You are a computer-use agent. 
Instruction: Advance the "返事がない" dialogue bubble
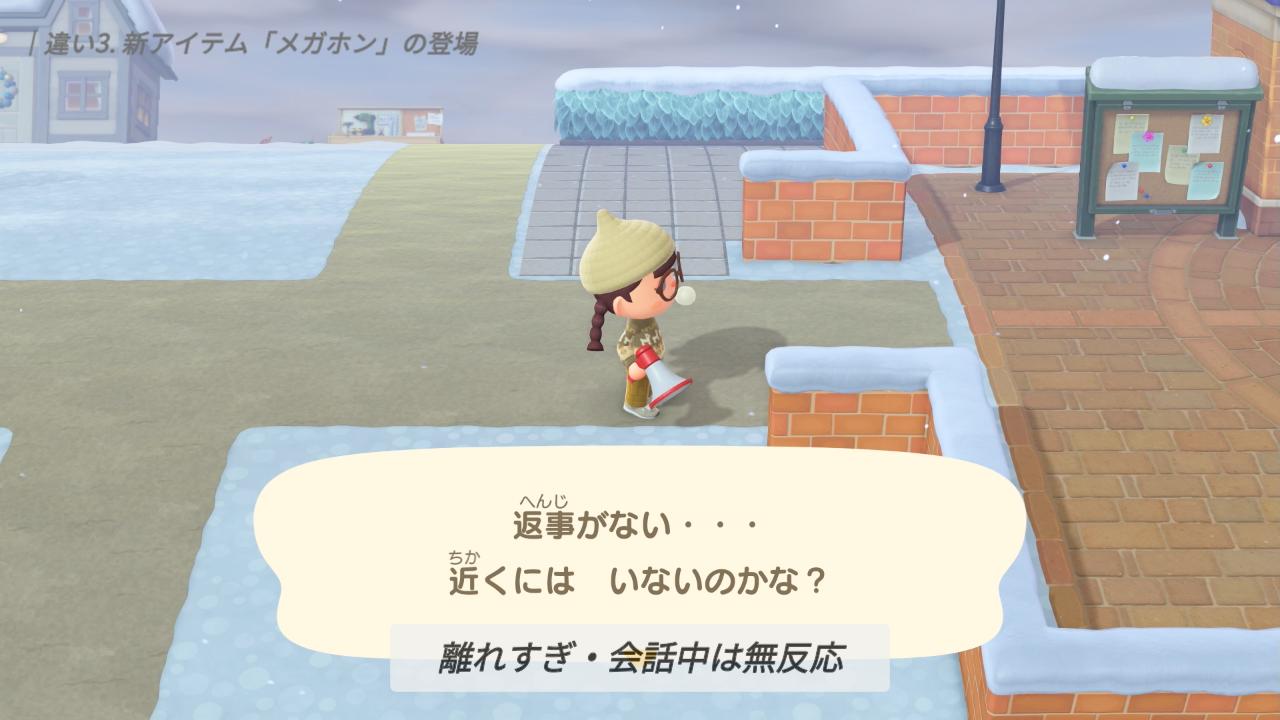640,552
